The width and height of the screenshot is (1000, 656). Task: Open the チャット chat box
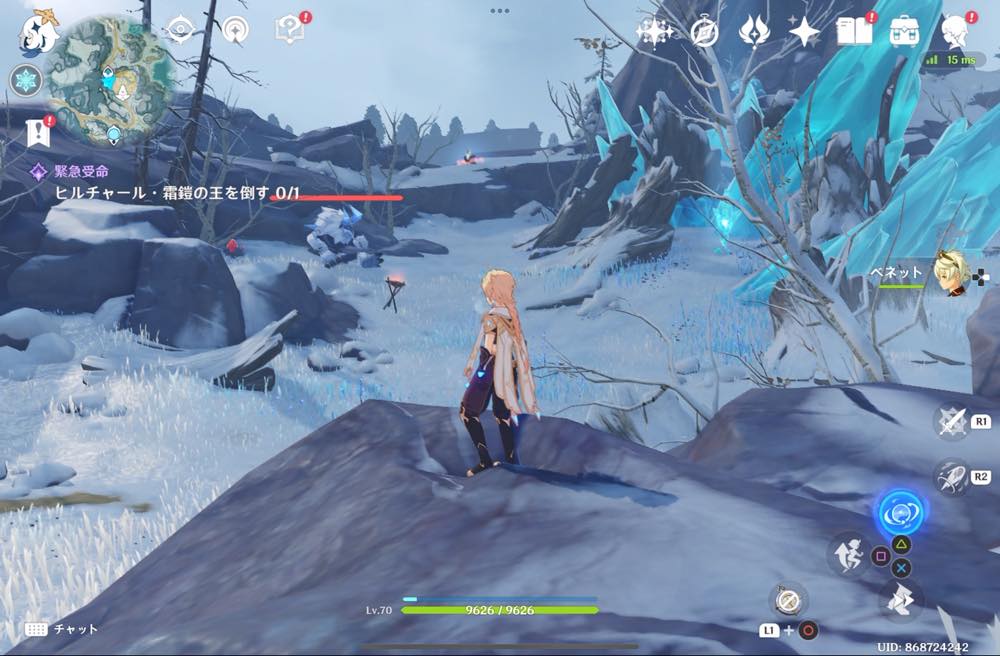pos(62,629)
